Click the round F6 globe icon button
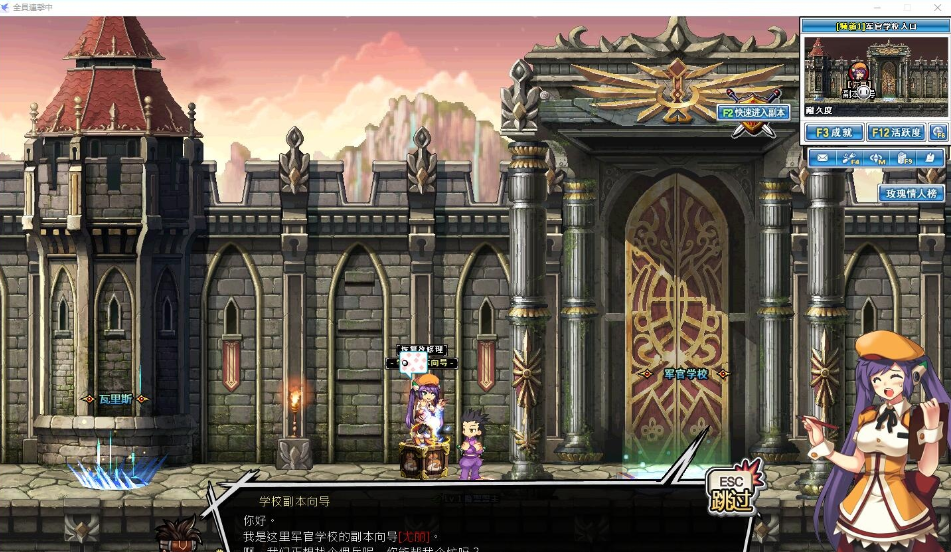The width and height of the screenshot is (951, 552). tap(938, 132)
